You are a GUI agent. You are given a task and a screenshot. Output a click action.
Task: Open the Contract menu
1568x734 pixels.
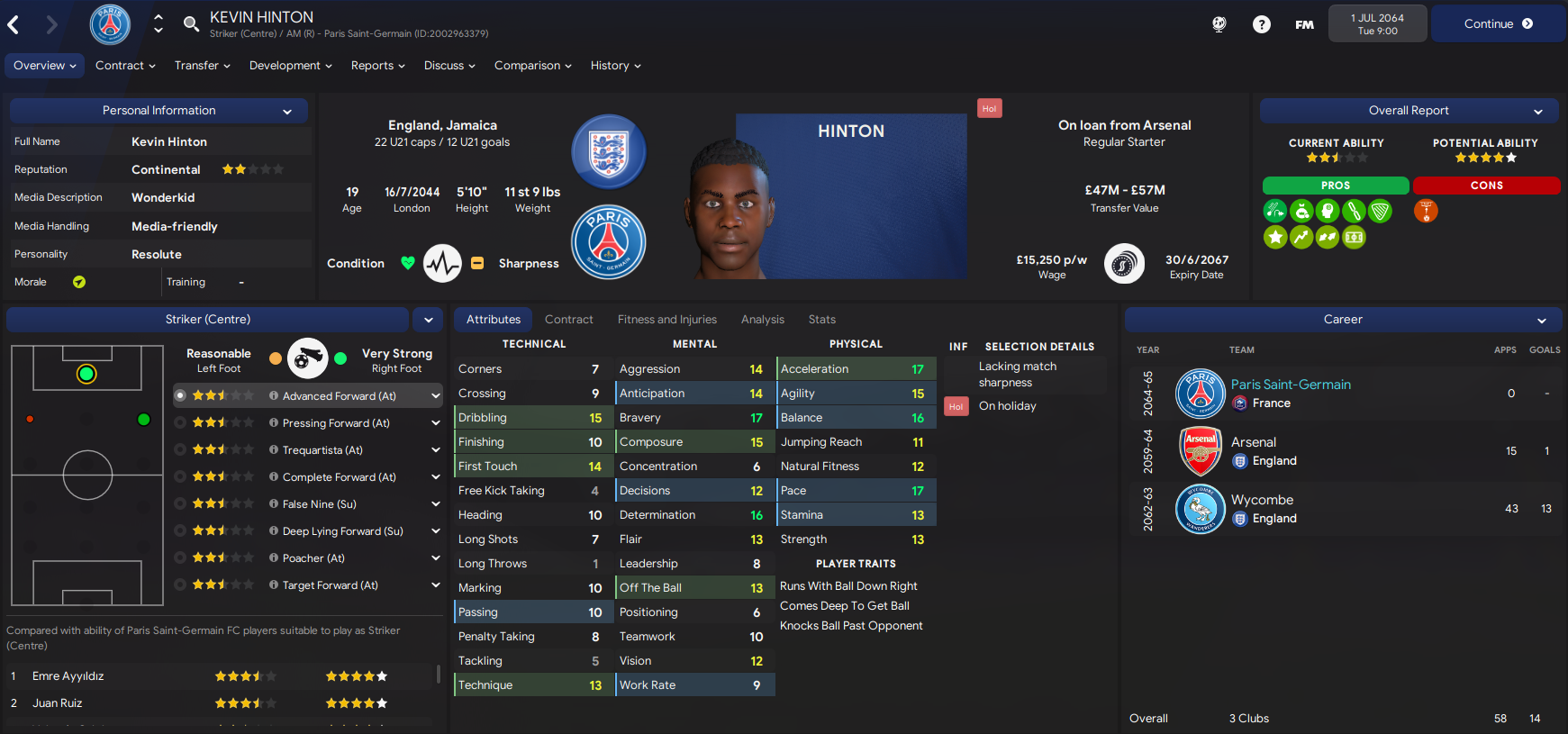125,66
